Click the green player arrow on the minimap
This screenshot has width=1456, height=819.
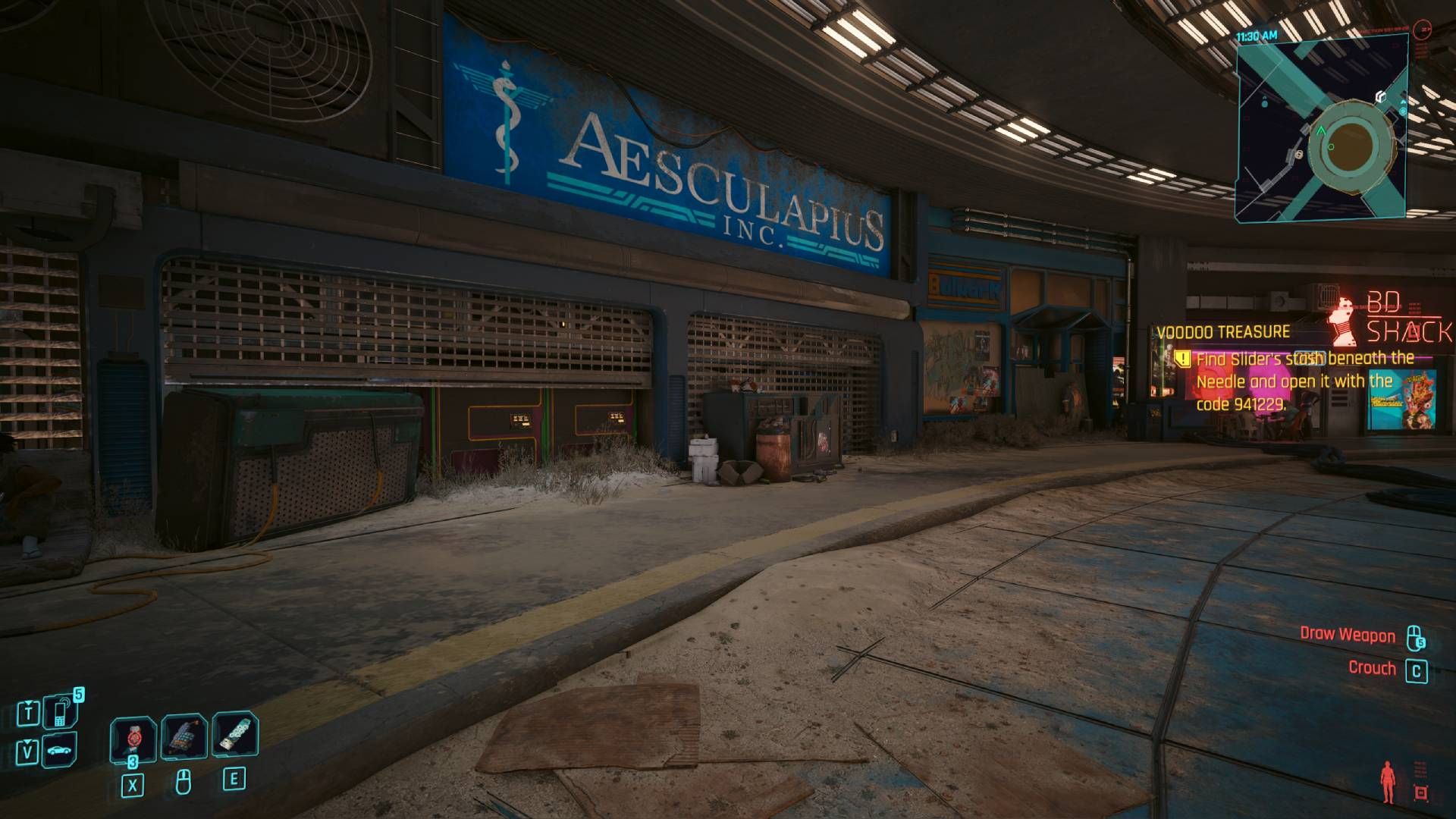pyautogui.click(x=1321, y=130)
